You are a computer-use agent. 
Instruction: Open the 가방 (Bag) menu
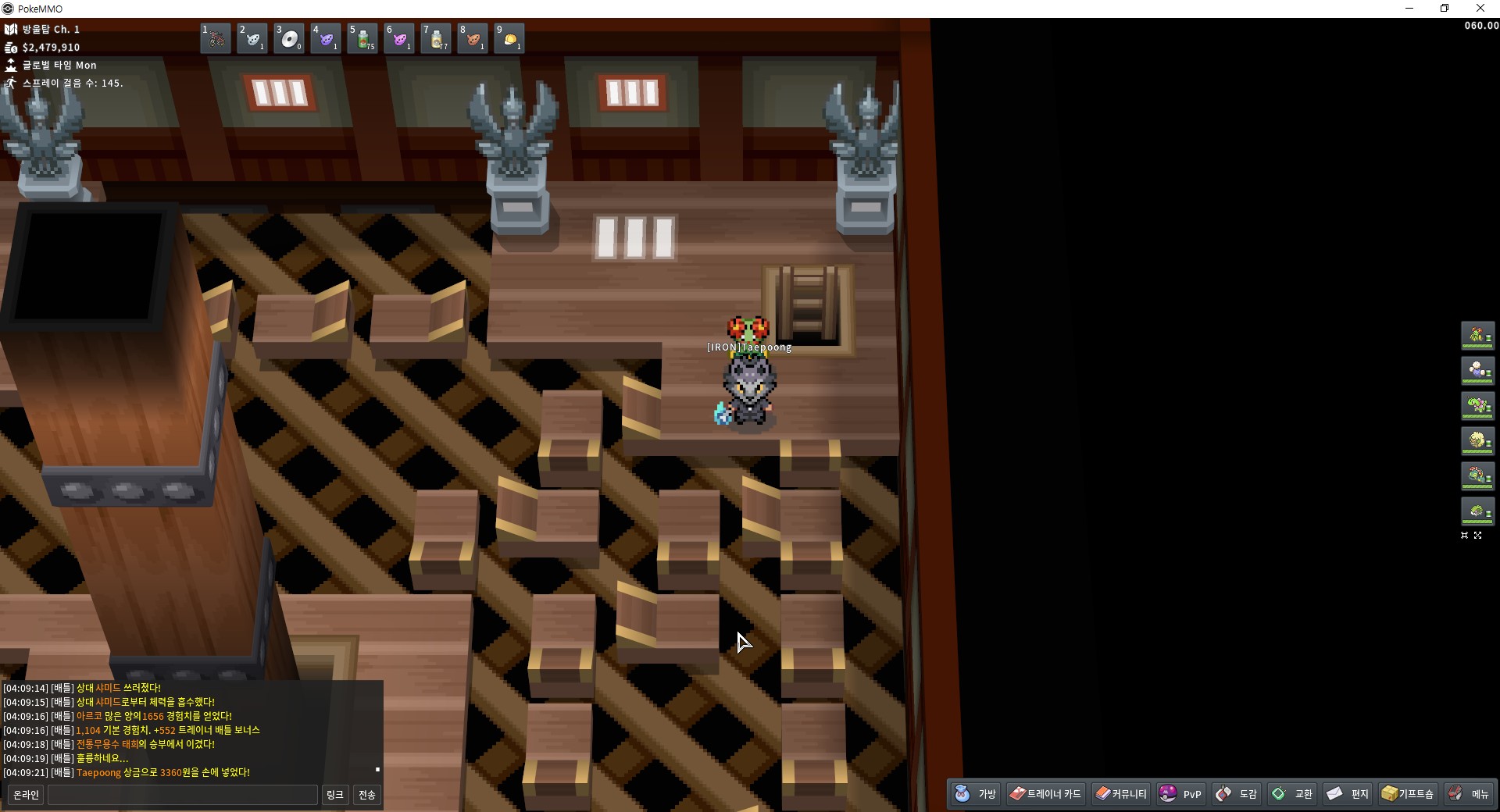[976, 794]
